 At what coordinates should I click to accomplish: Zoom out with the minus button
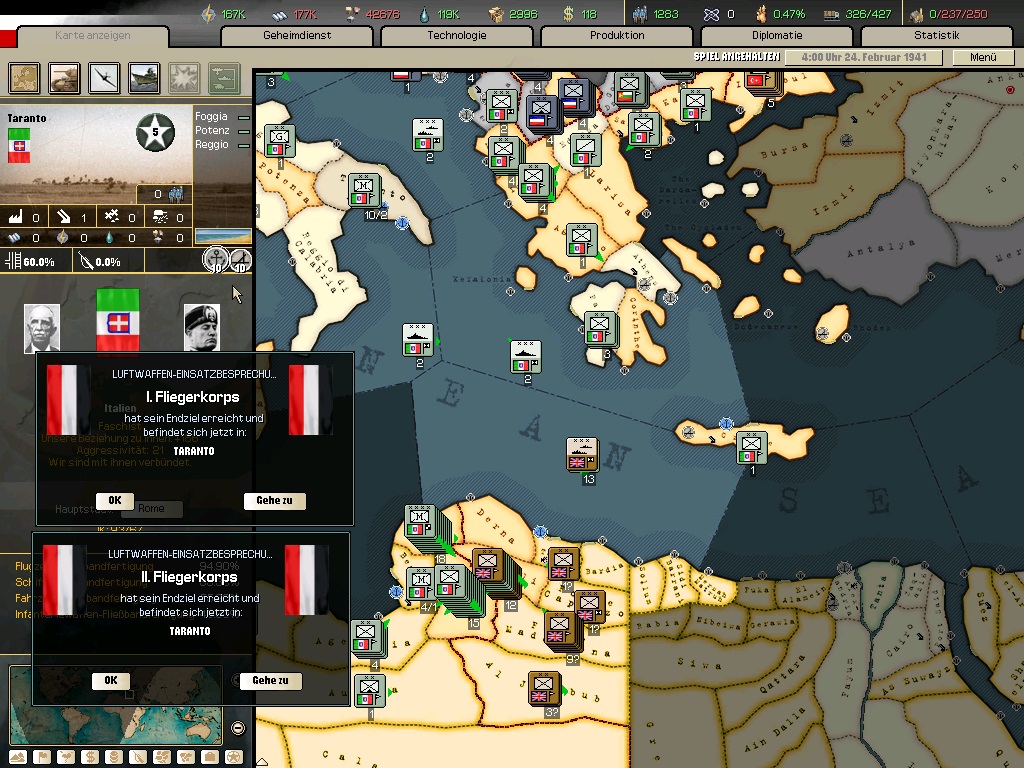238,728
